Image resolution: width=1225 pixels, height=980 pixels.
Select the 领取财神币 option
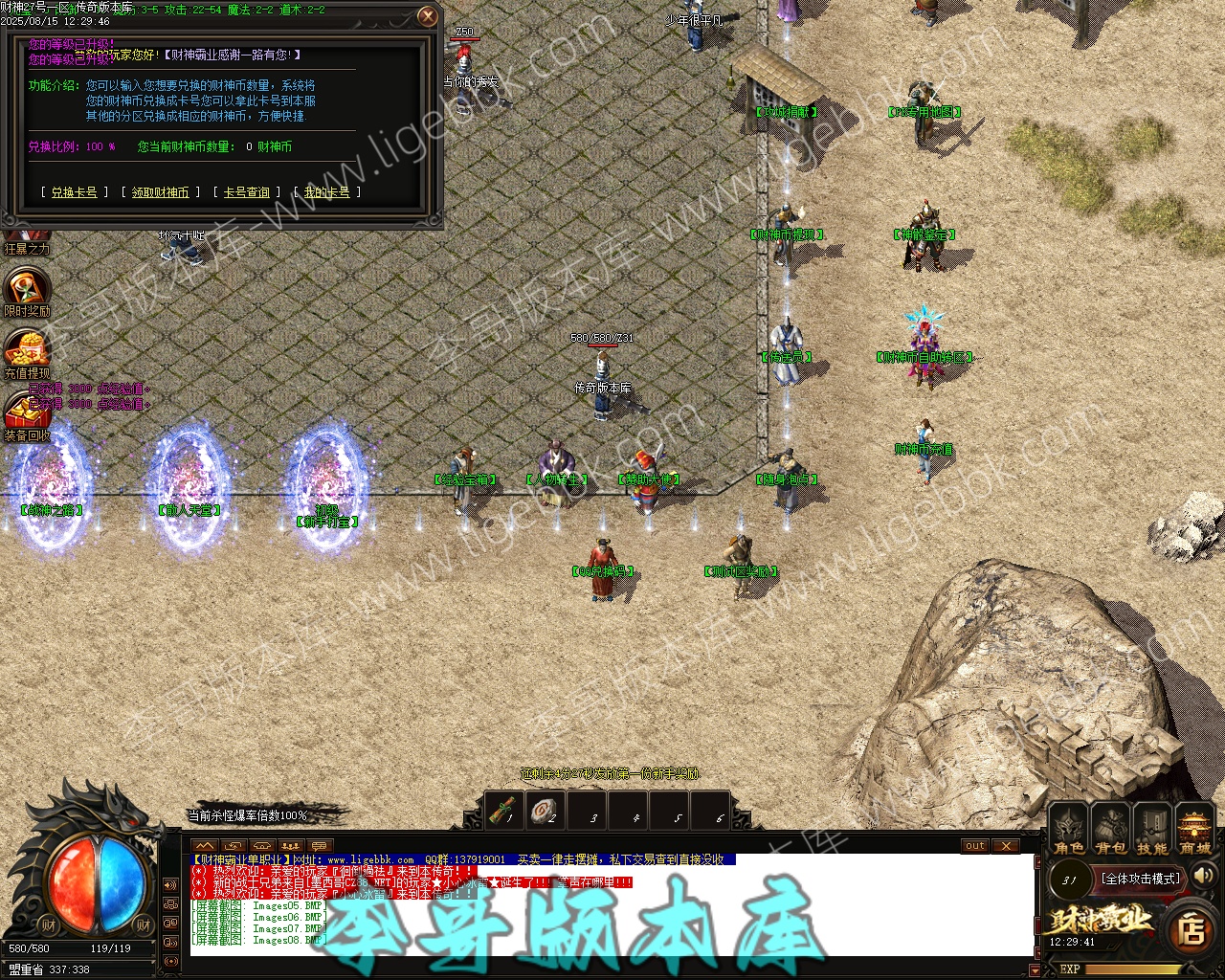160,192
